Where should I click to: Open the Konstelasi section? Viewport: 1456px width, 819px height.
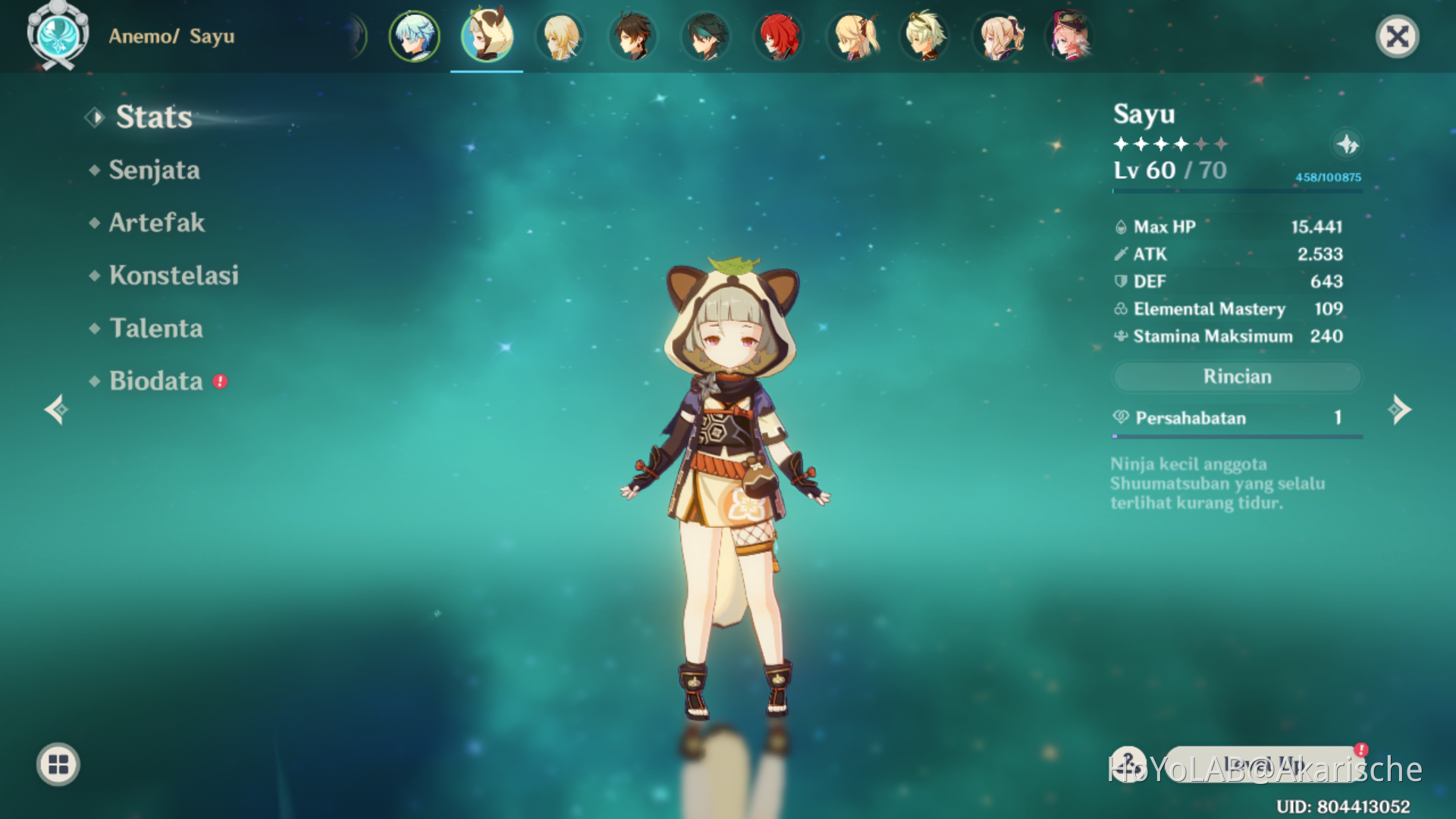tap(174, 275)
